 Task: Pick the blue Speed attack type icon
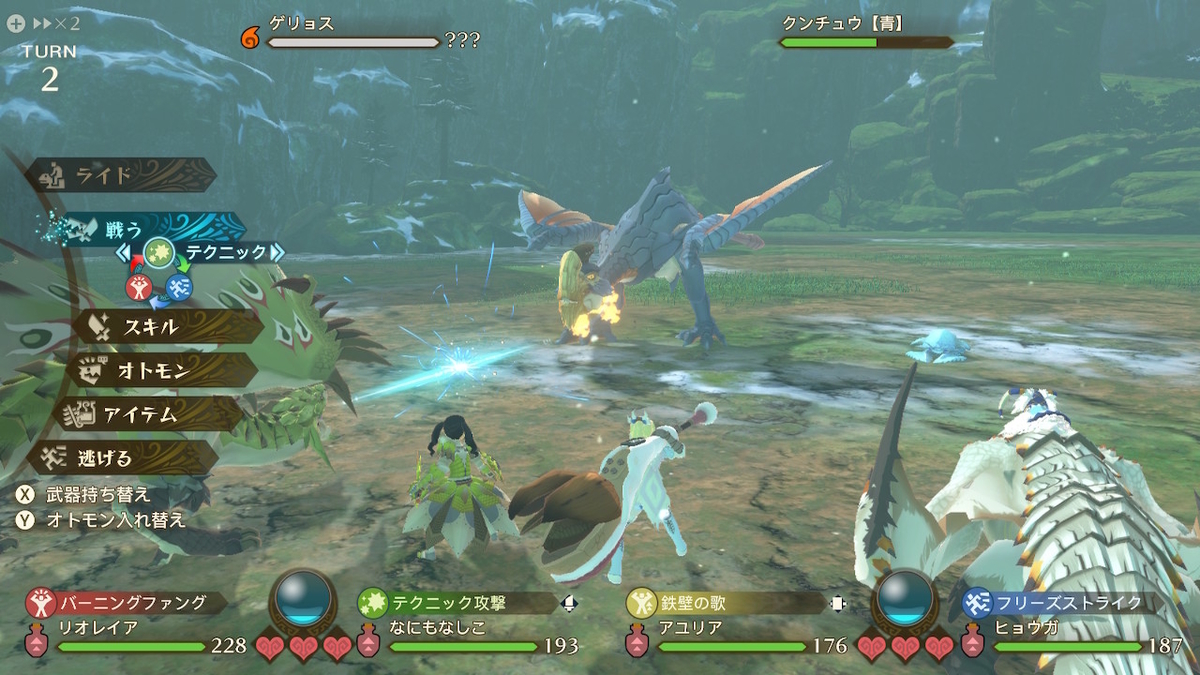point(179,288)
